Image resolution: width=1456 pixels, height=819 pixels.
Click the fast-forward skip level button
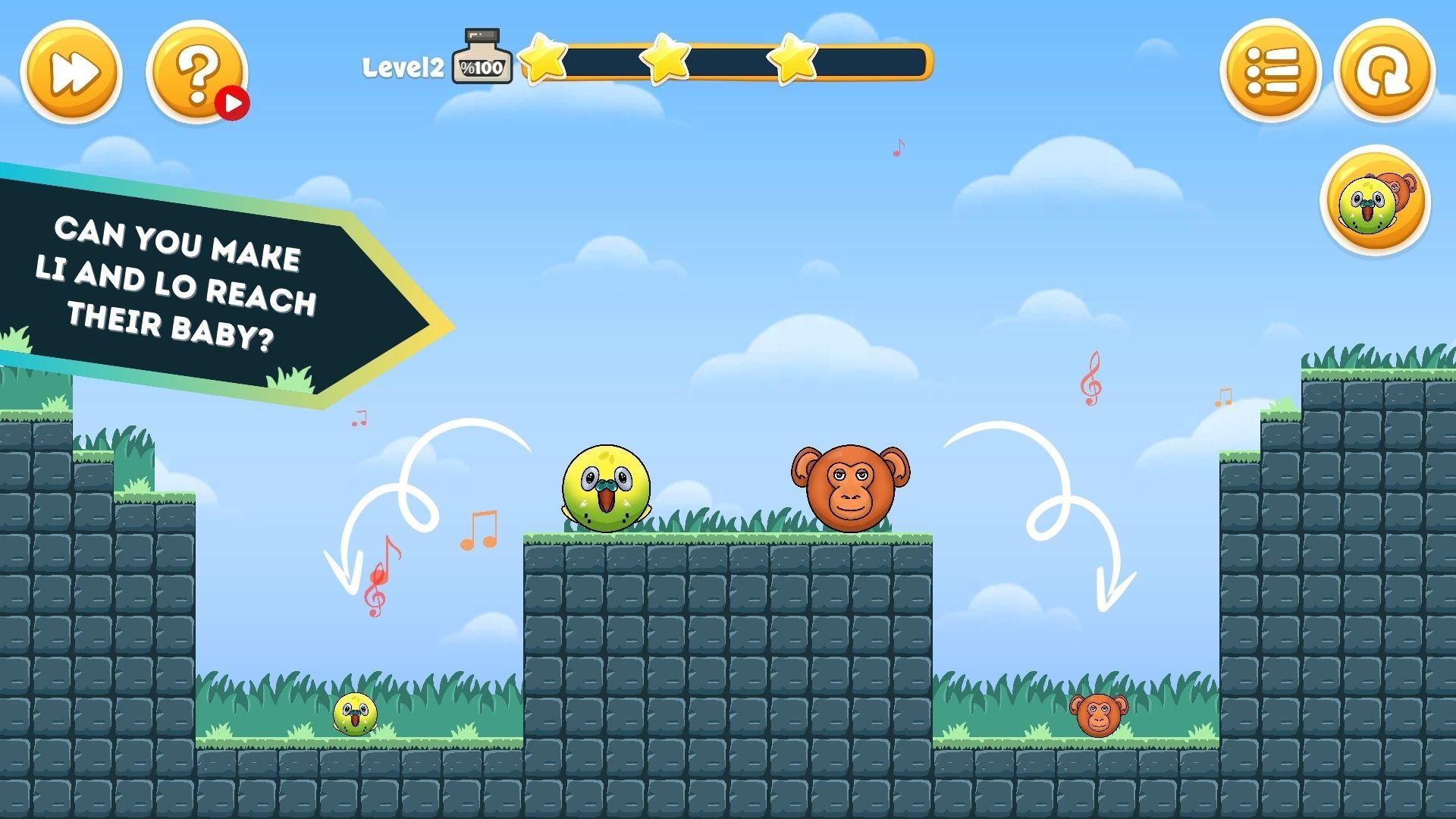click(x=72, y=72)
